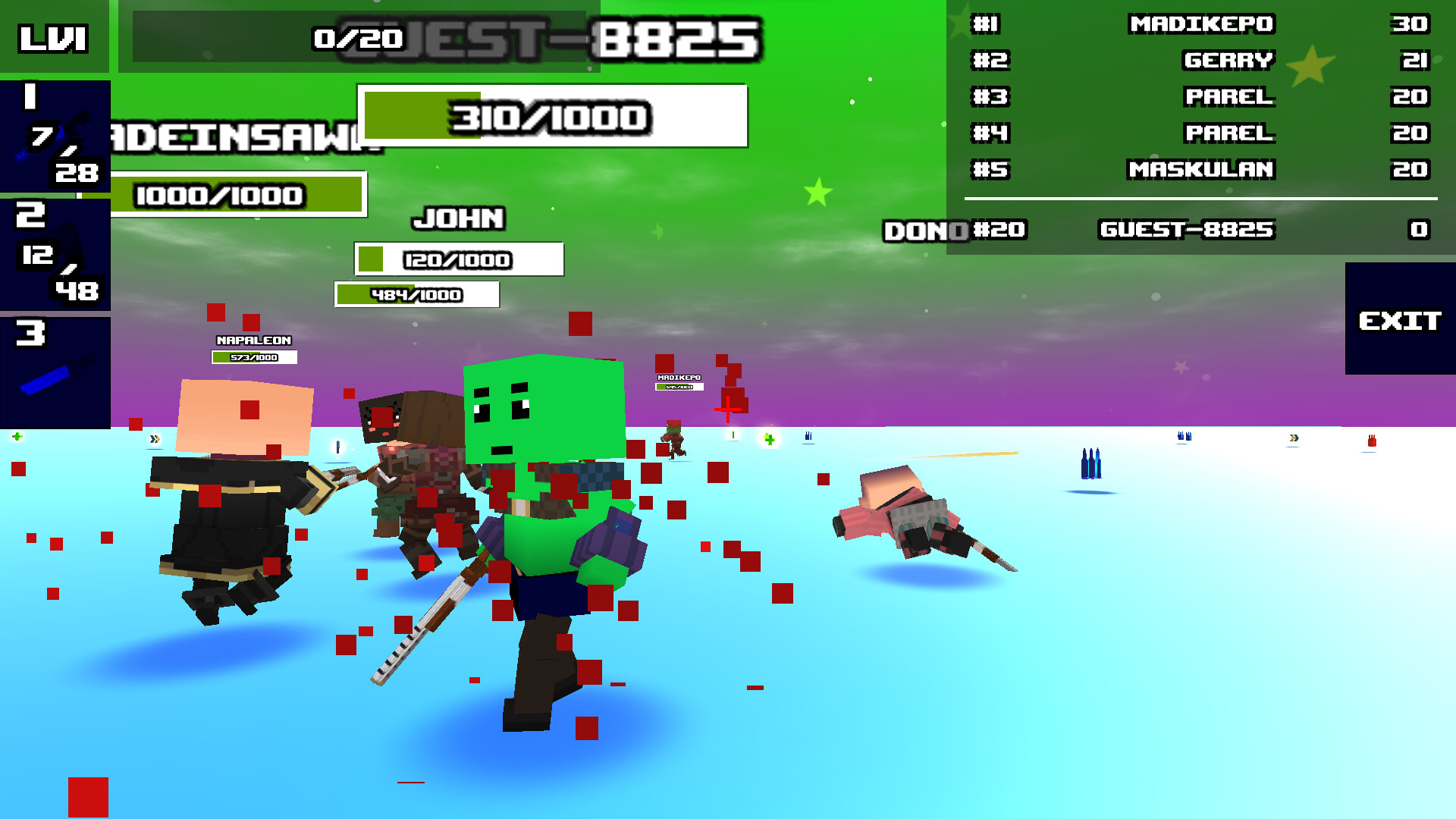Click JOHN's 120/1000 health bar

point(457,259)
